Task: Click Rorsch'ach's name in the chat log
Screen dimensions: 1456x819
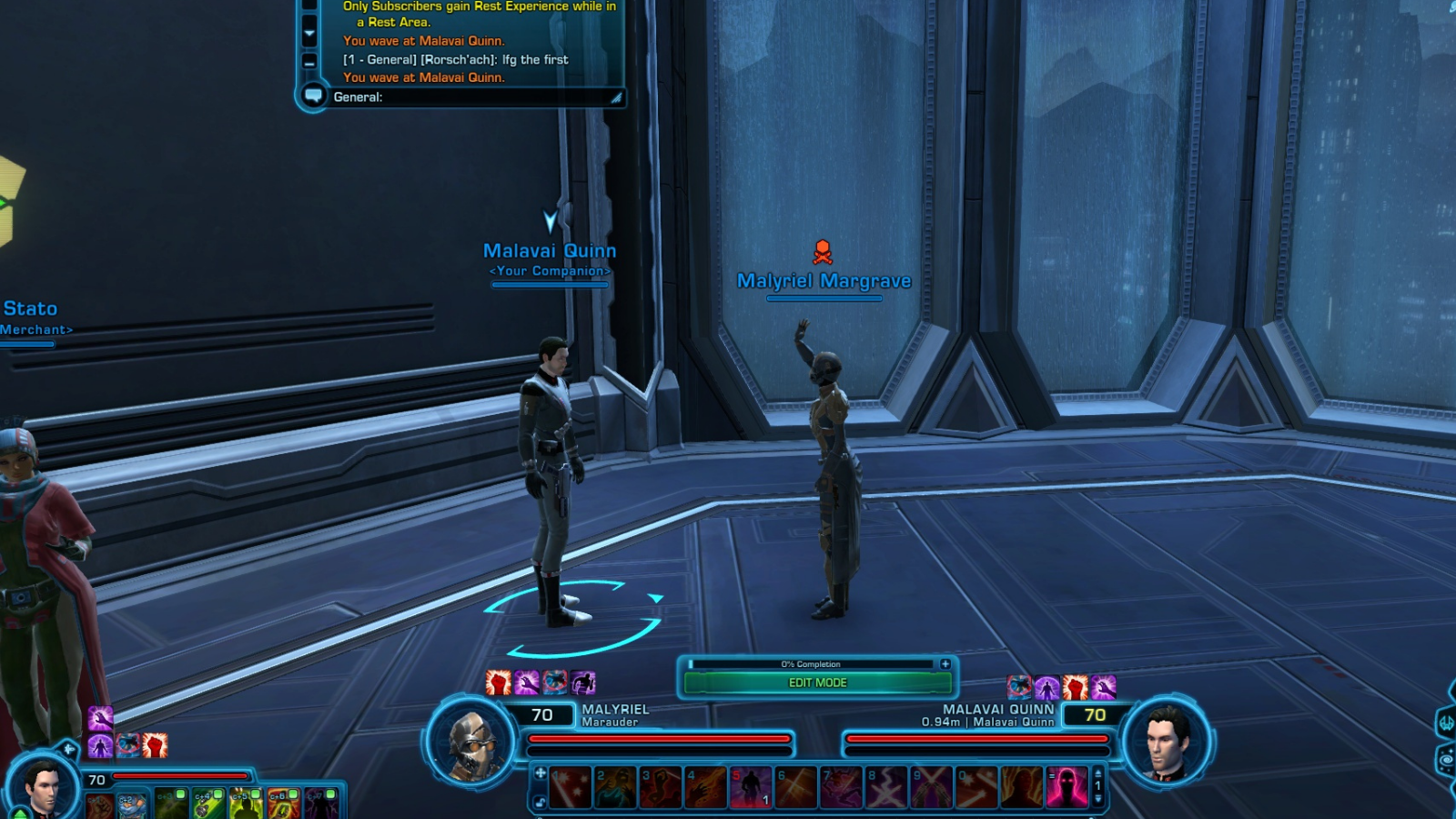Action: click(x=459, y=59)
